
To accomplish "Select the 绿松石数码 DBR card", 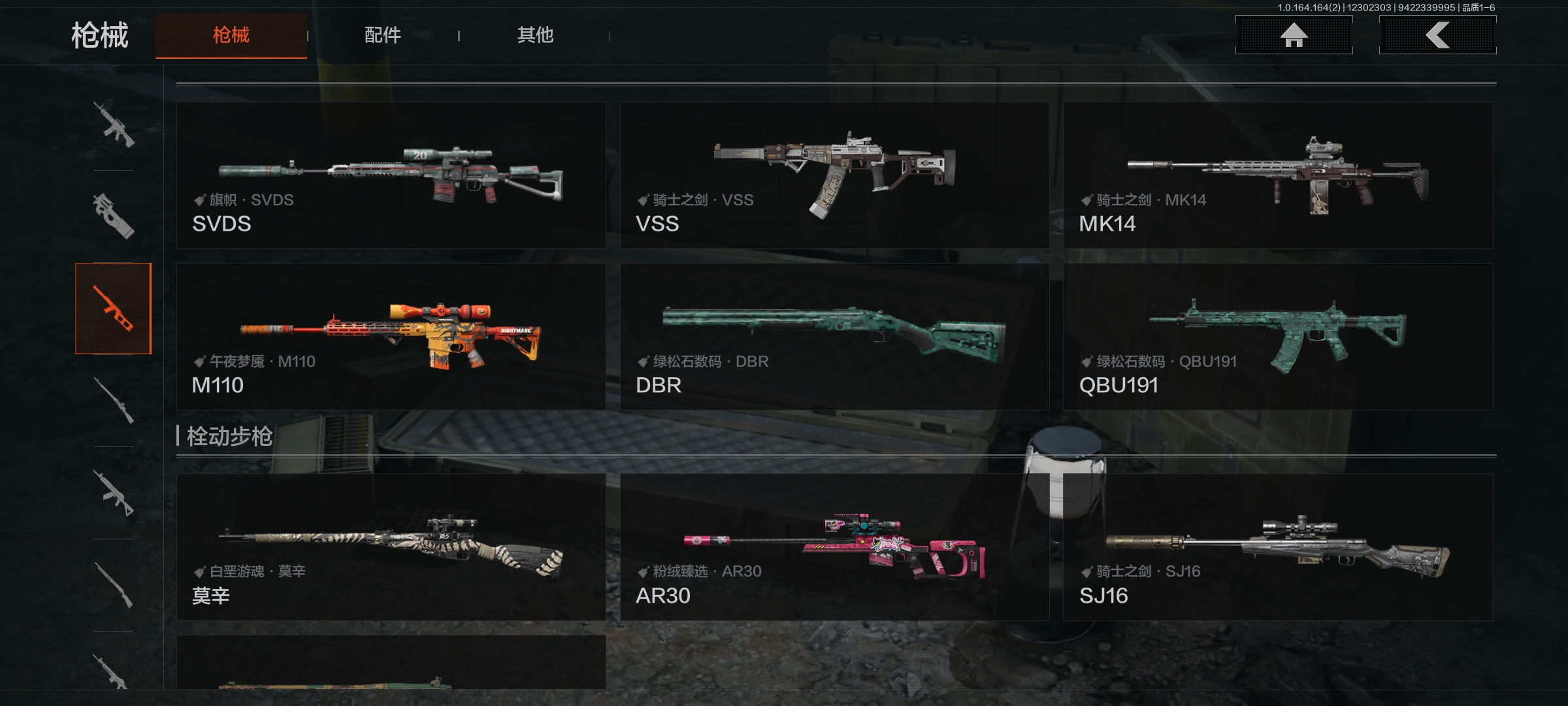I will pyautogui.click(x=834, y=337).
